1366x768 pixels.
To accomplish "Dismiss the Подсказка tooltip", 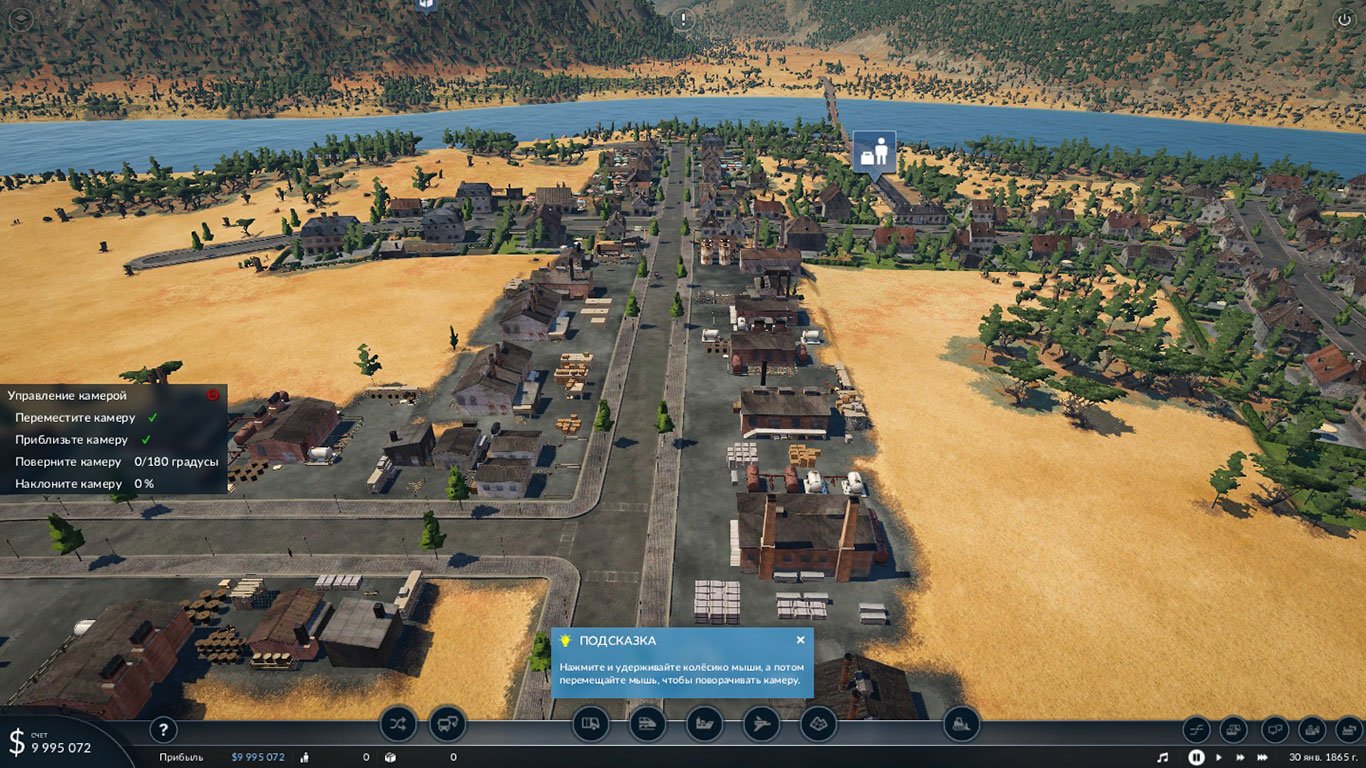I will point(800,639).
